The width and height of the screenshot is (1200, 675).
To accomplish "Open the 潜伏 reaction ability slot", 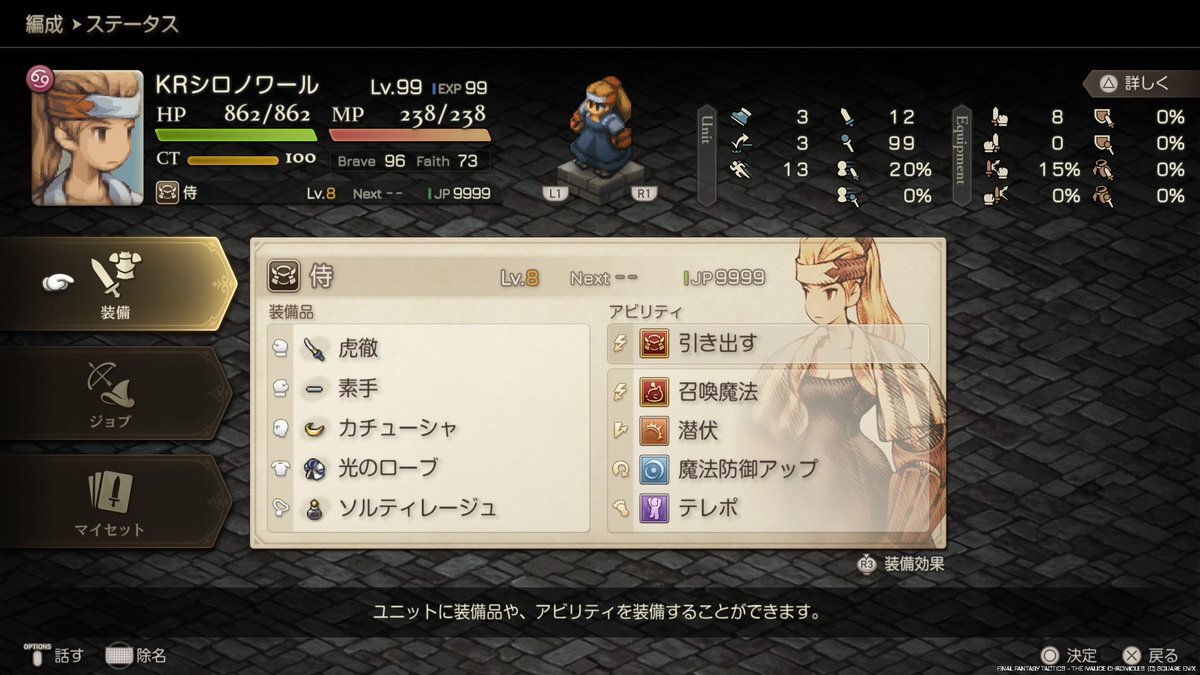I will [x=768, y=430].
